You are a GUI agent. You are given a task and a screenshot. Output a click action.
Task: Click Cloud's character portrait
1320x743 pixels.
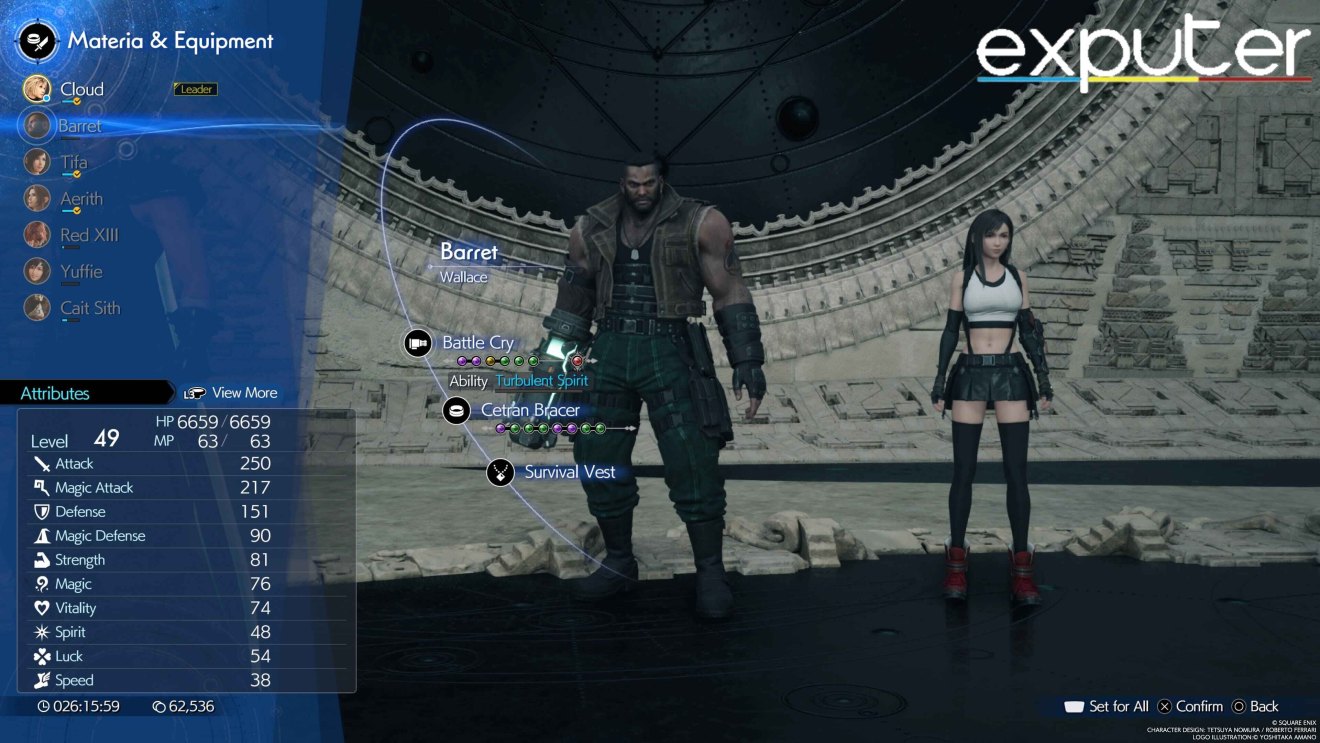point(37,88)
